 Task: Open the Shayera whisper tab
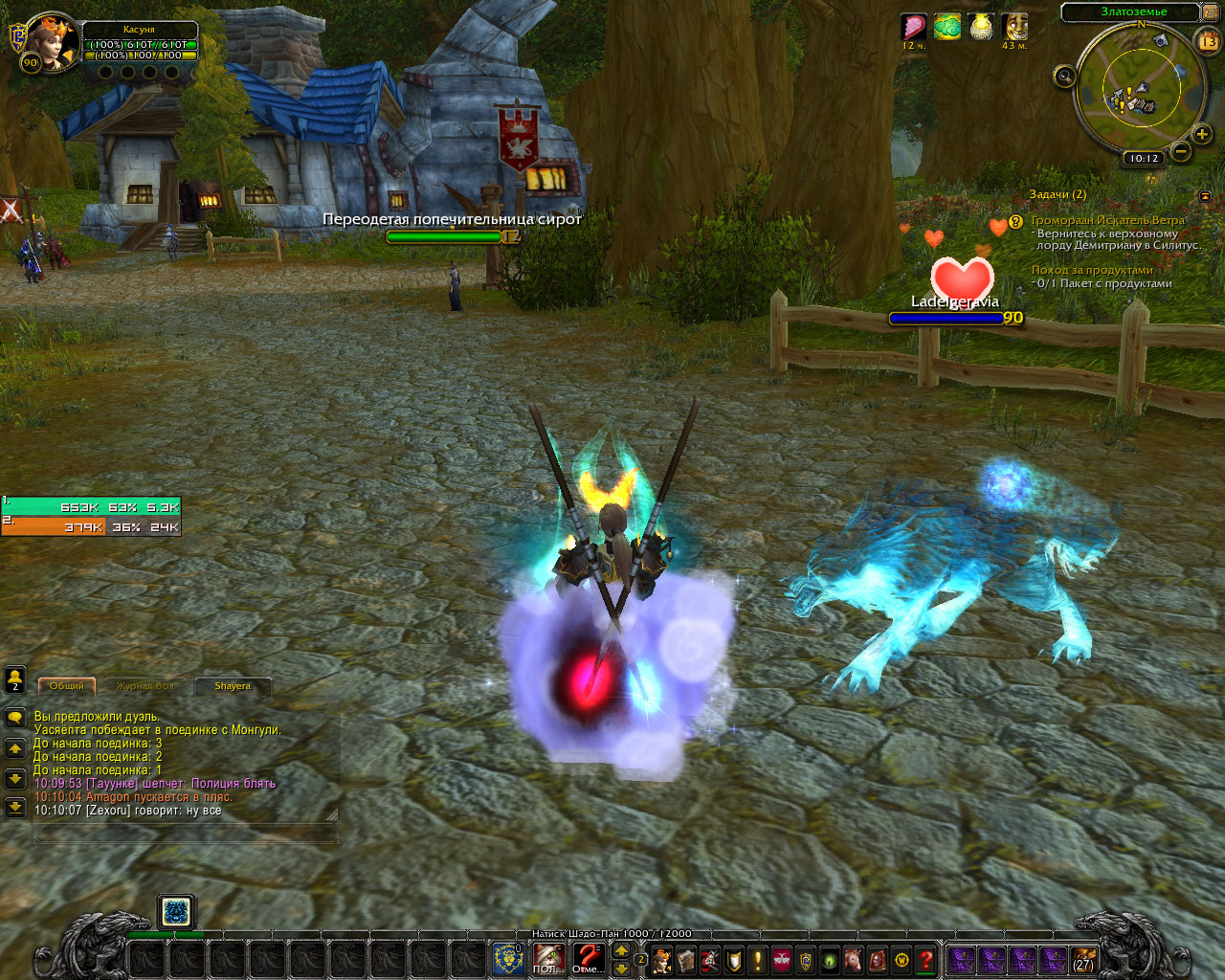click(x=233, y=686)
